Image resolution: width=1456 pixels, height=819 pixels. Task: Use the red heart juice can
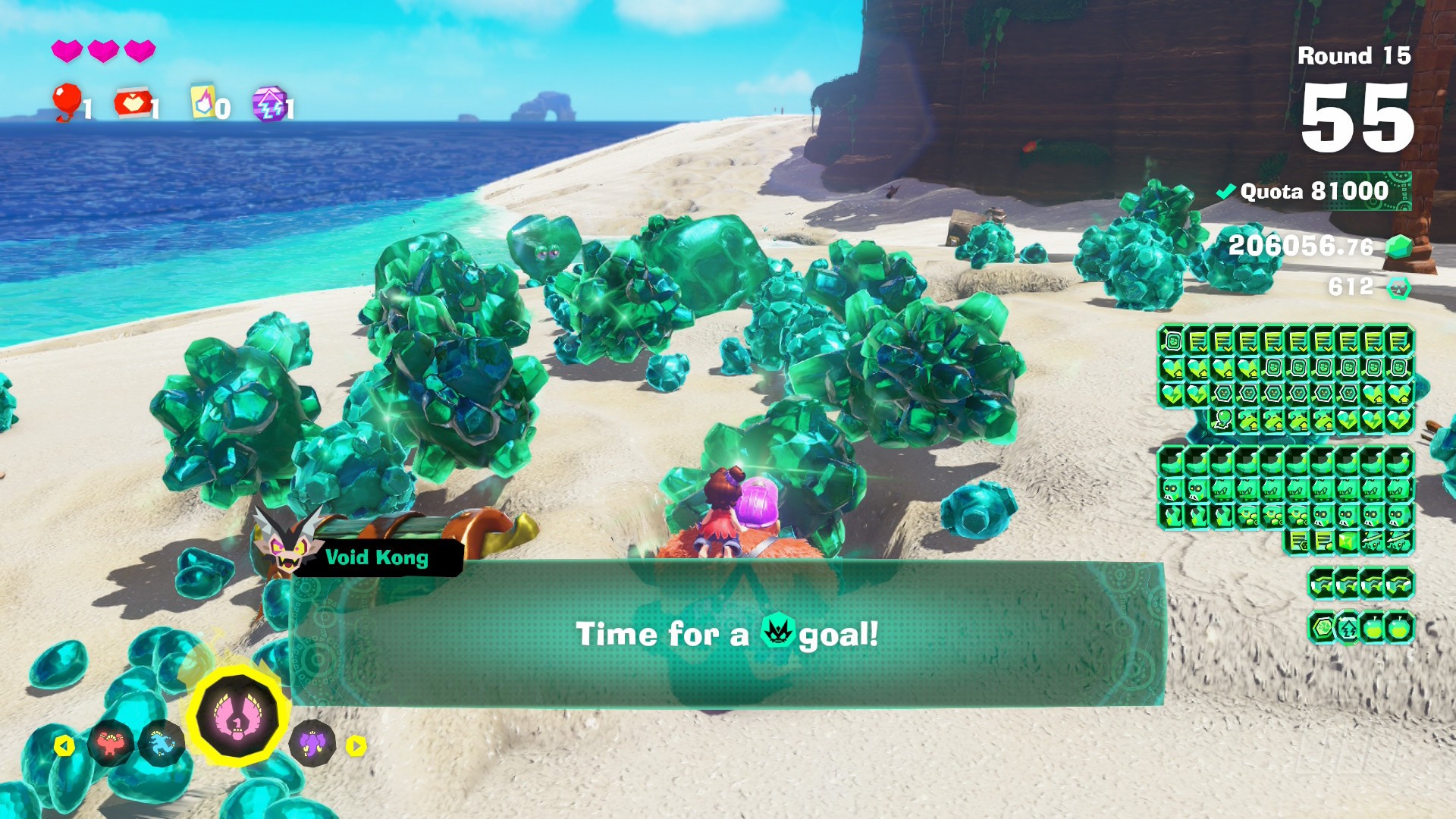tap(131, 103)
